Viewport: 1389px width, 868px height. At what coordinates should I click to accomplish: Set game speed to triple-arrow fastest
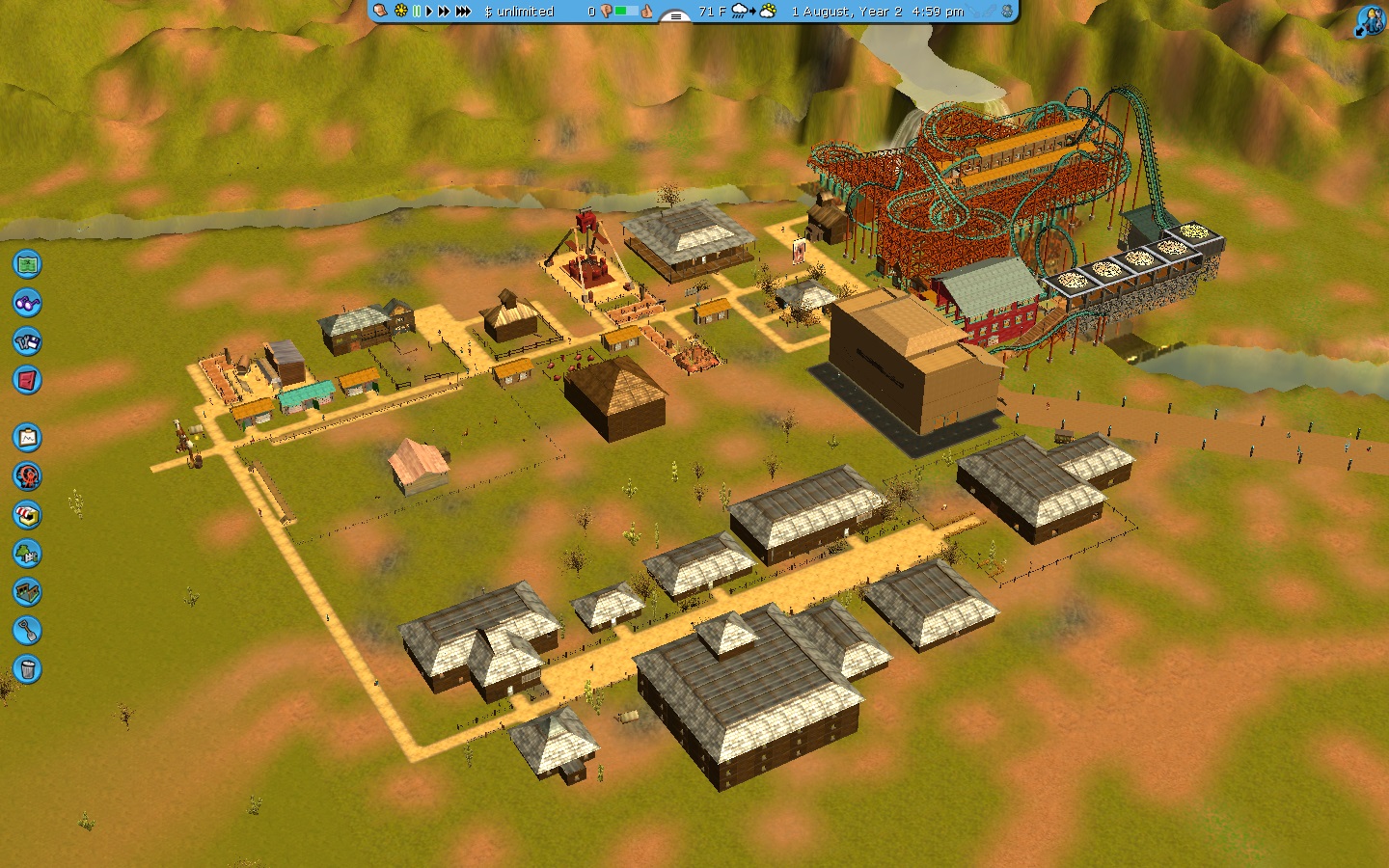[x=463, y=12]
